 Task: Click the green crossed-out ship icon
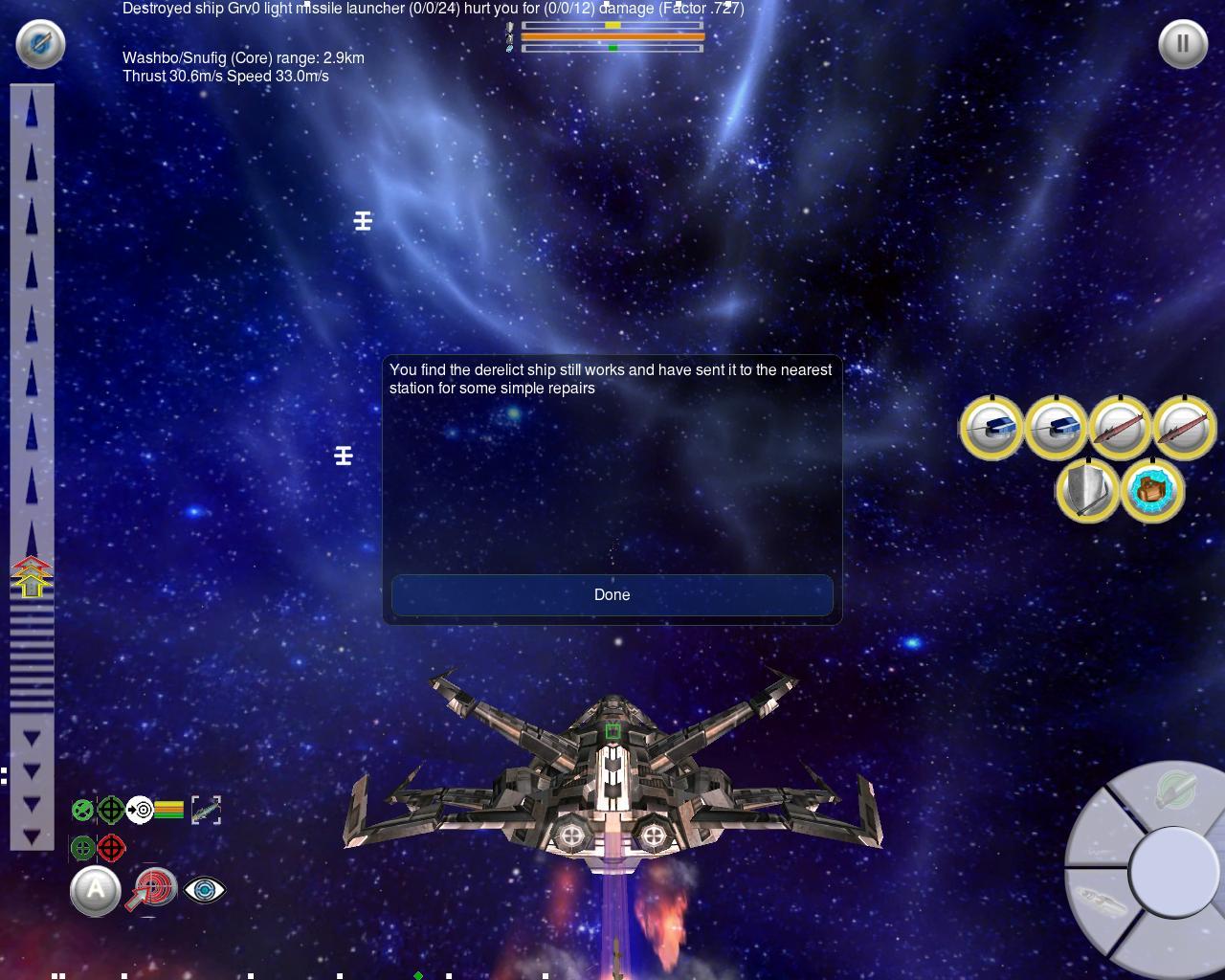tap(83, 811)
